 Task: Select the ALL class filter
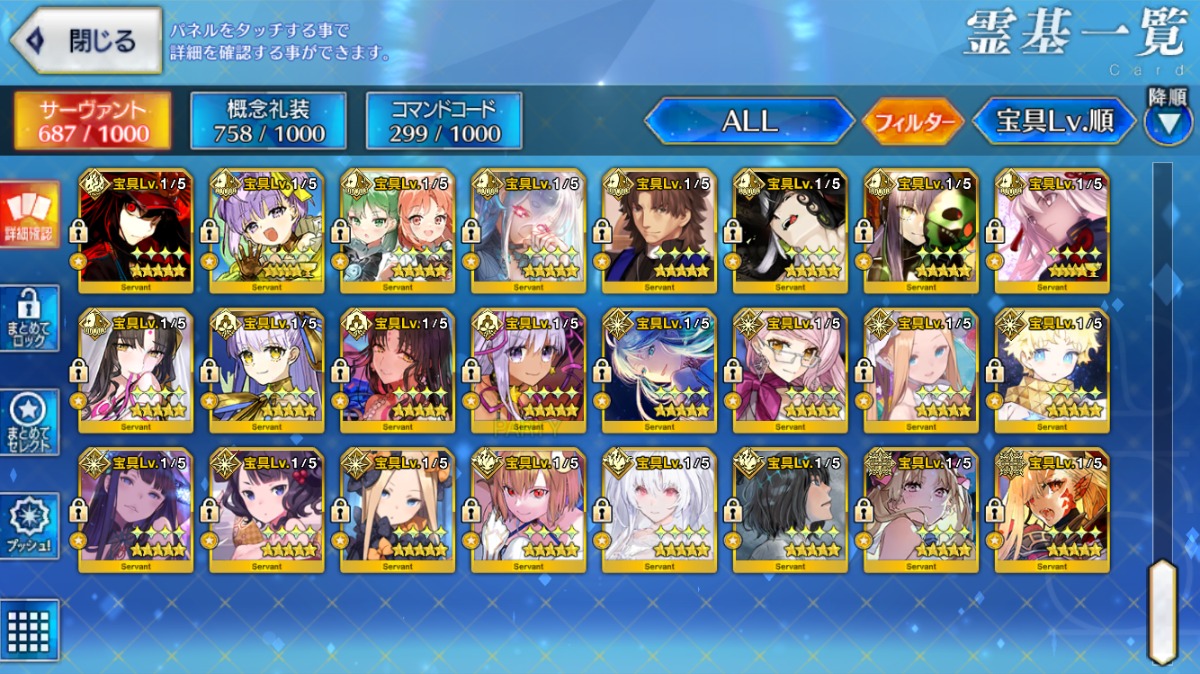click(749, 122)
